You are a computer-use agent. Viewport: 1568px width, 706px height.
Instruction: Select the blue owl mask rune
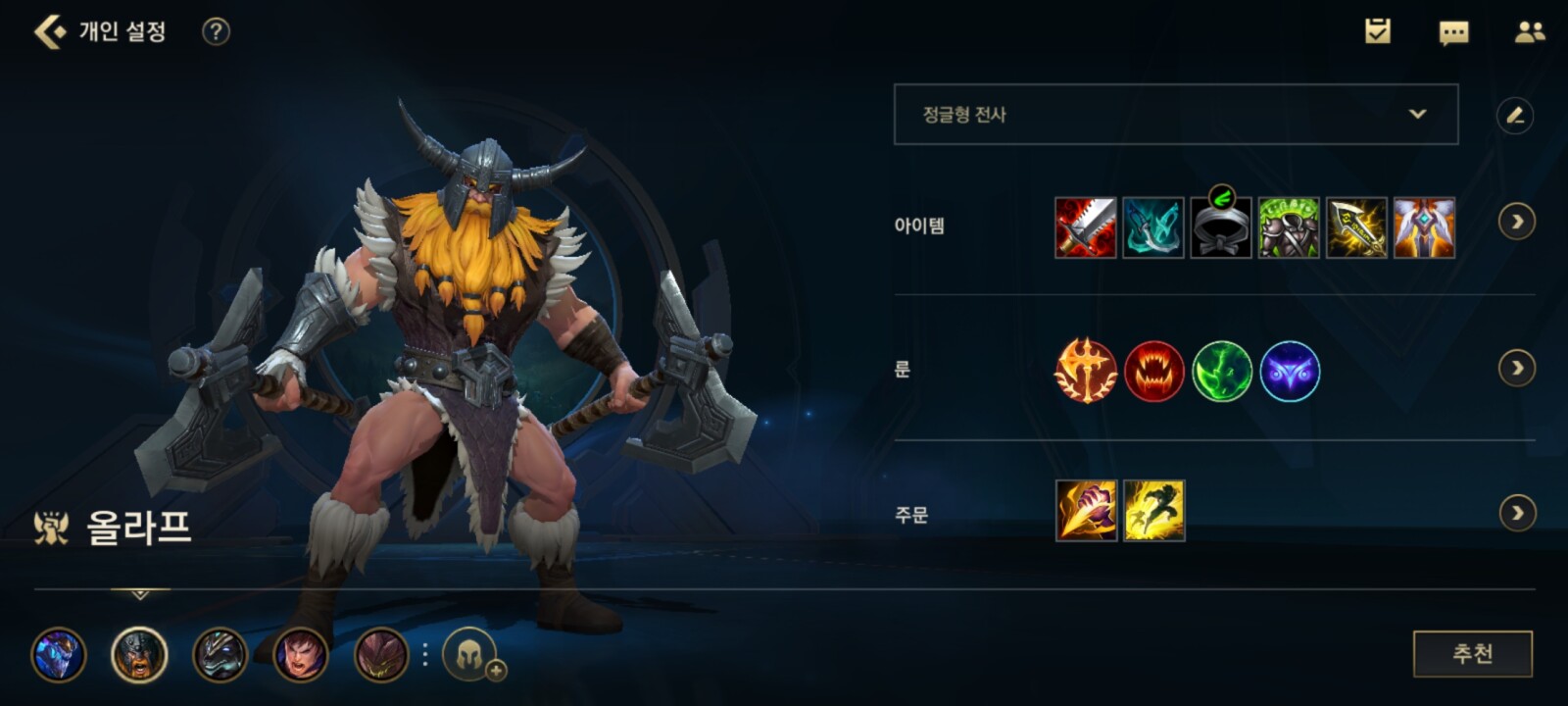pyautogui.click(x=1290, y=372)
